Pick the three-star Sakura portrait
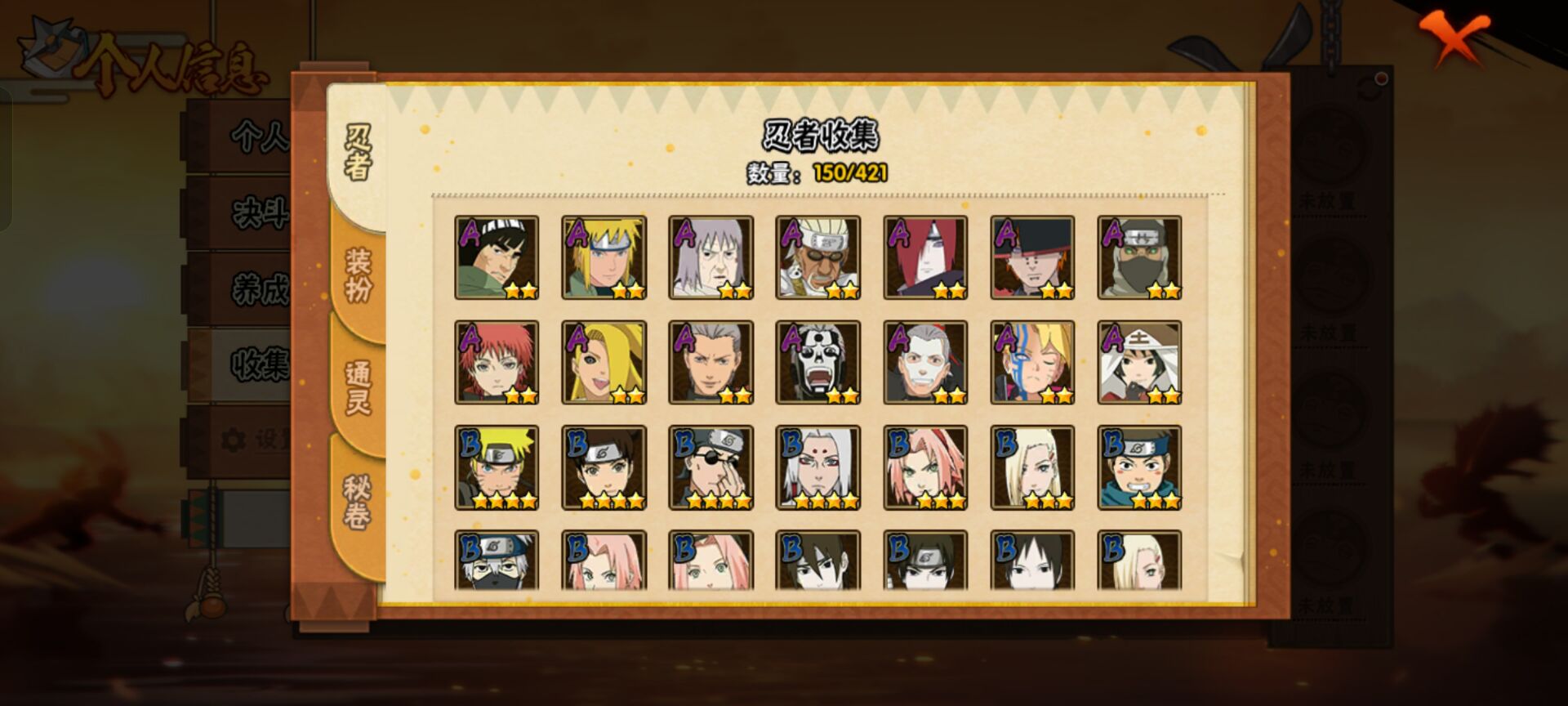1568x706 pixels. click(924, 467)
